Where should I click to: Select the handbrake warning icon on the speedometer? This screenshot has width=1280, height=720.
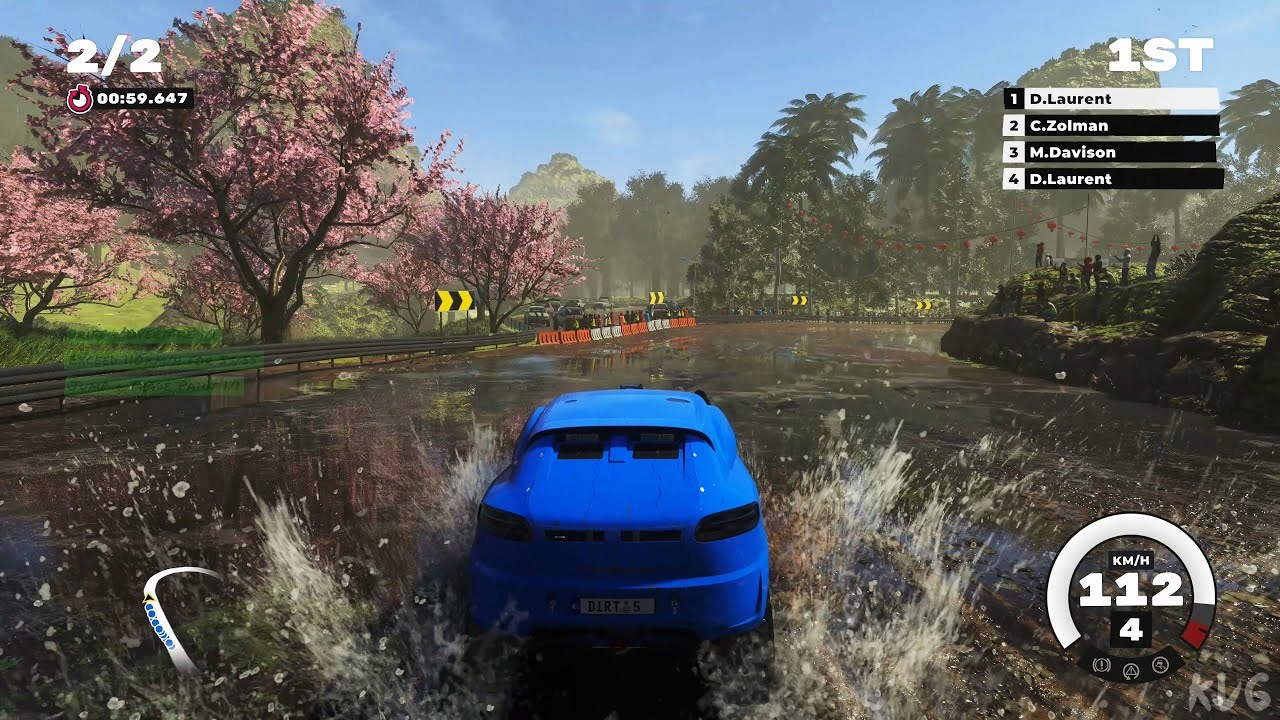(x=1100, y=664)
